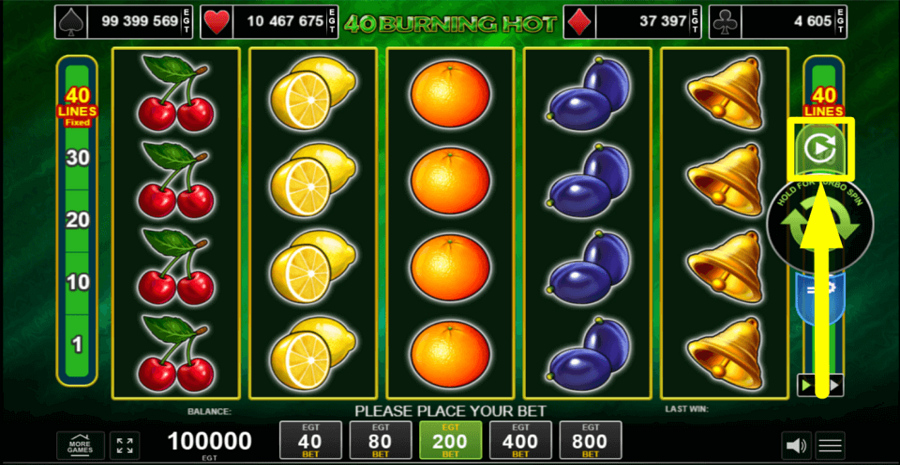Viewport: 900px width, 465px height.
Task: Choose the 80 EGT bet
Action: (380, 440)
